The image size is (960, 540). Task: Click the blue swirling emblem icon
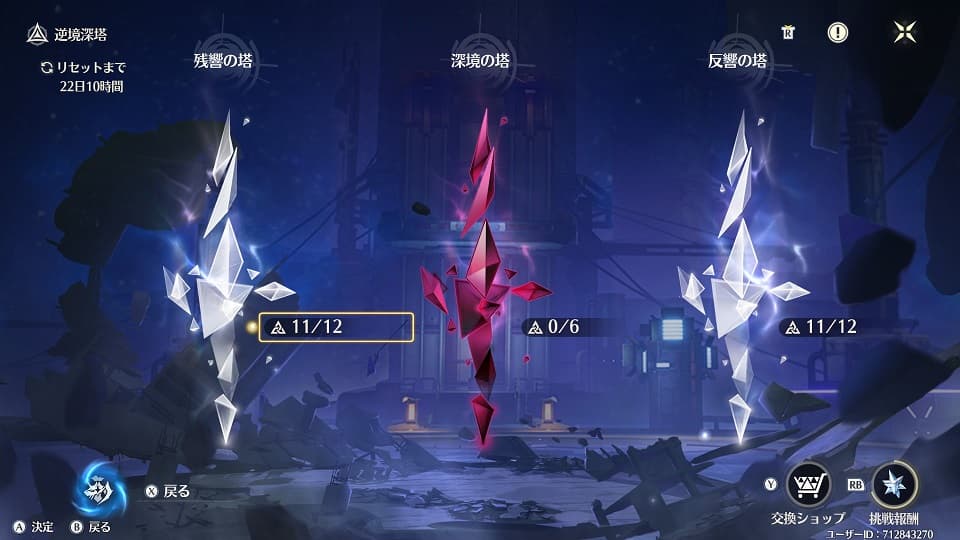tap(101, 488)
